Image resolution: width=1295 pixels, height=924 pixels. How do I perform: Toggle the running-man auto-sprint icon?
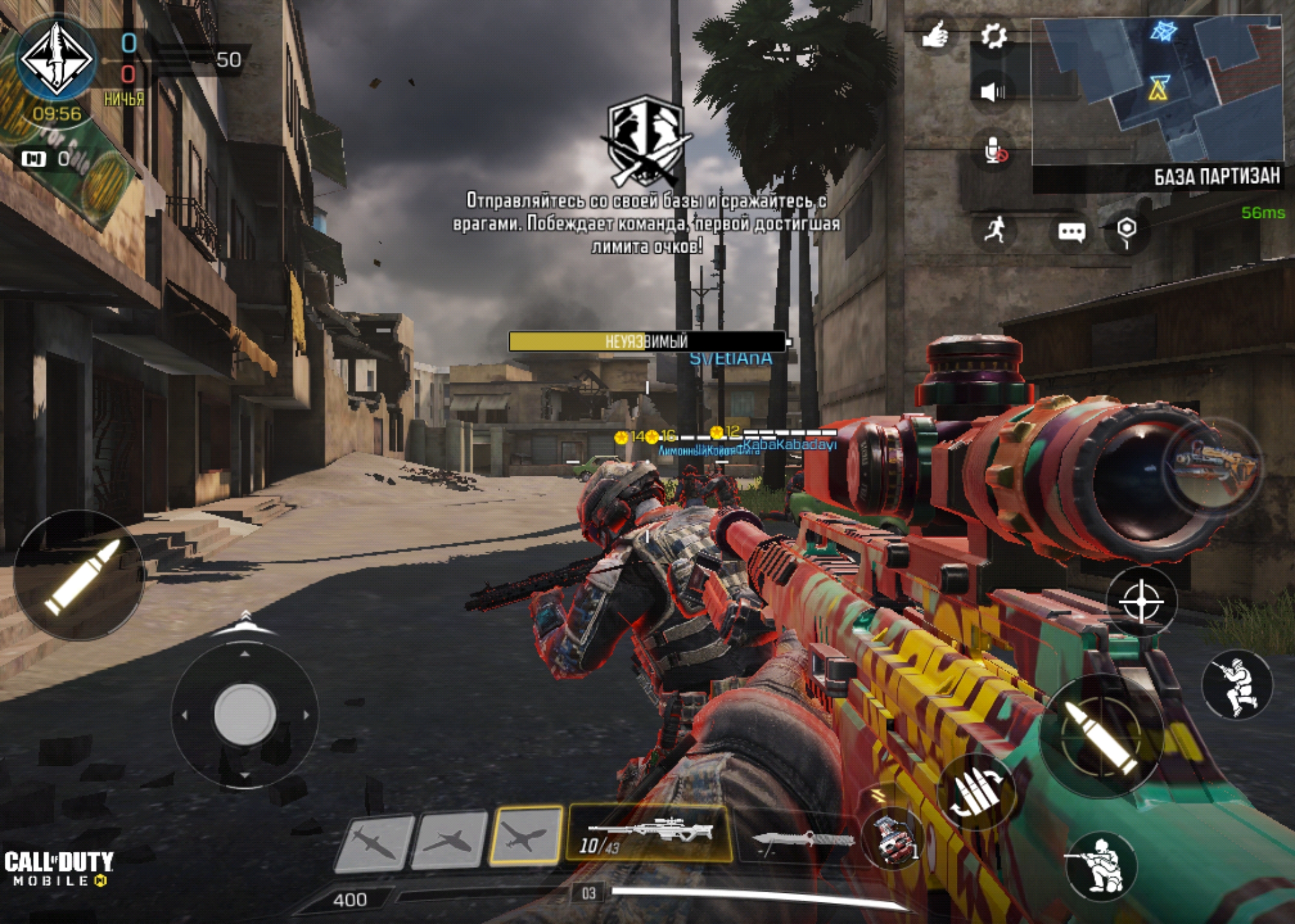tap(997, 230)
